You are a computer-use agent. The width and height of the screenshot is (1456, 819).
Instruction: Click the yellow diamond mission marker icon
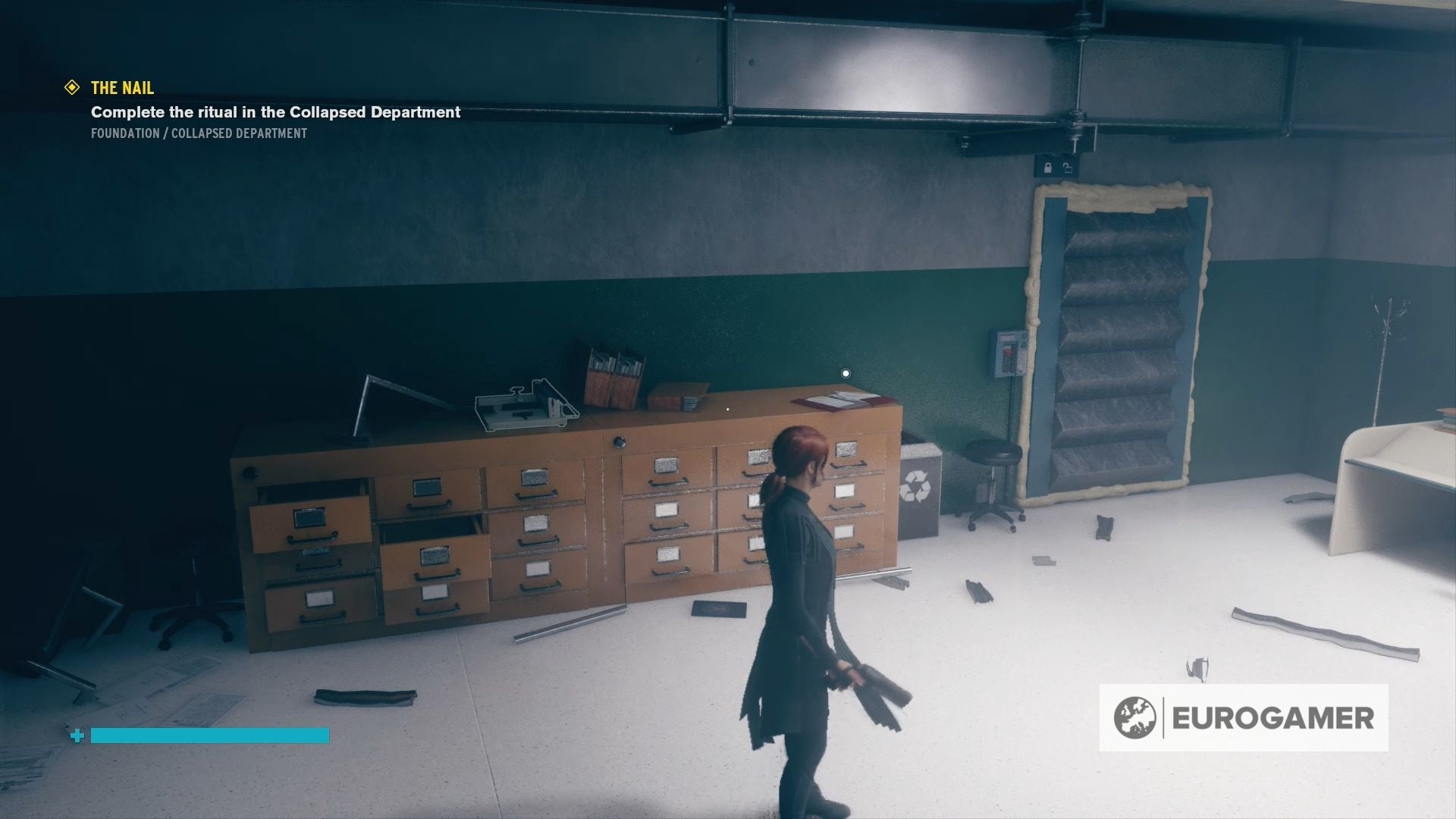pyautogui.click(x=72, y=88)
